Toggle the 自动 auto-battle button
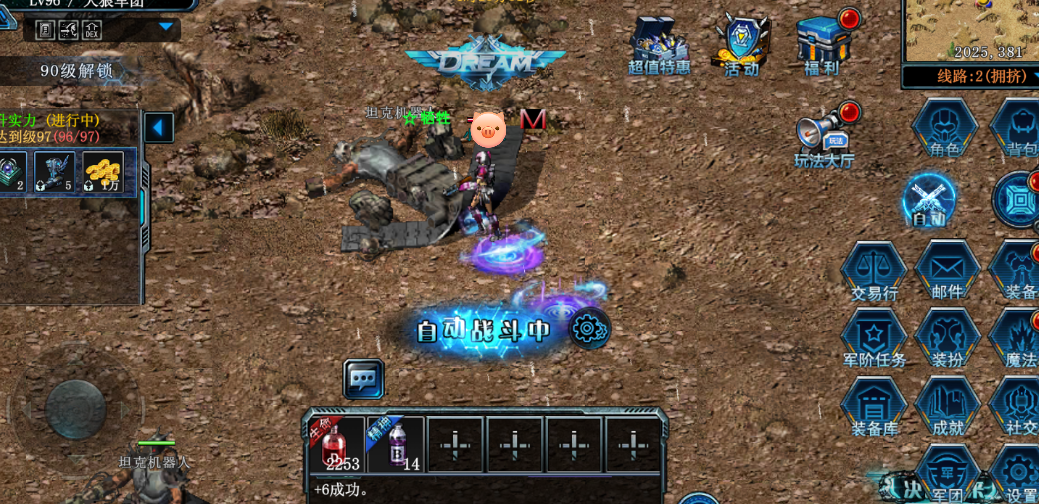Screen dimensions: 1039x504 (930, 200)
